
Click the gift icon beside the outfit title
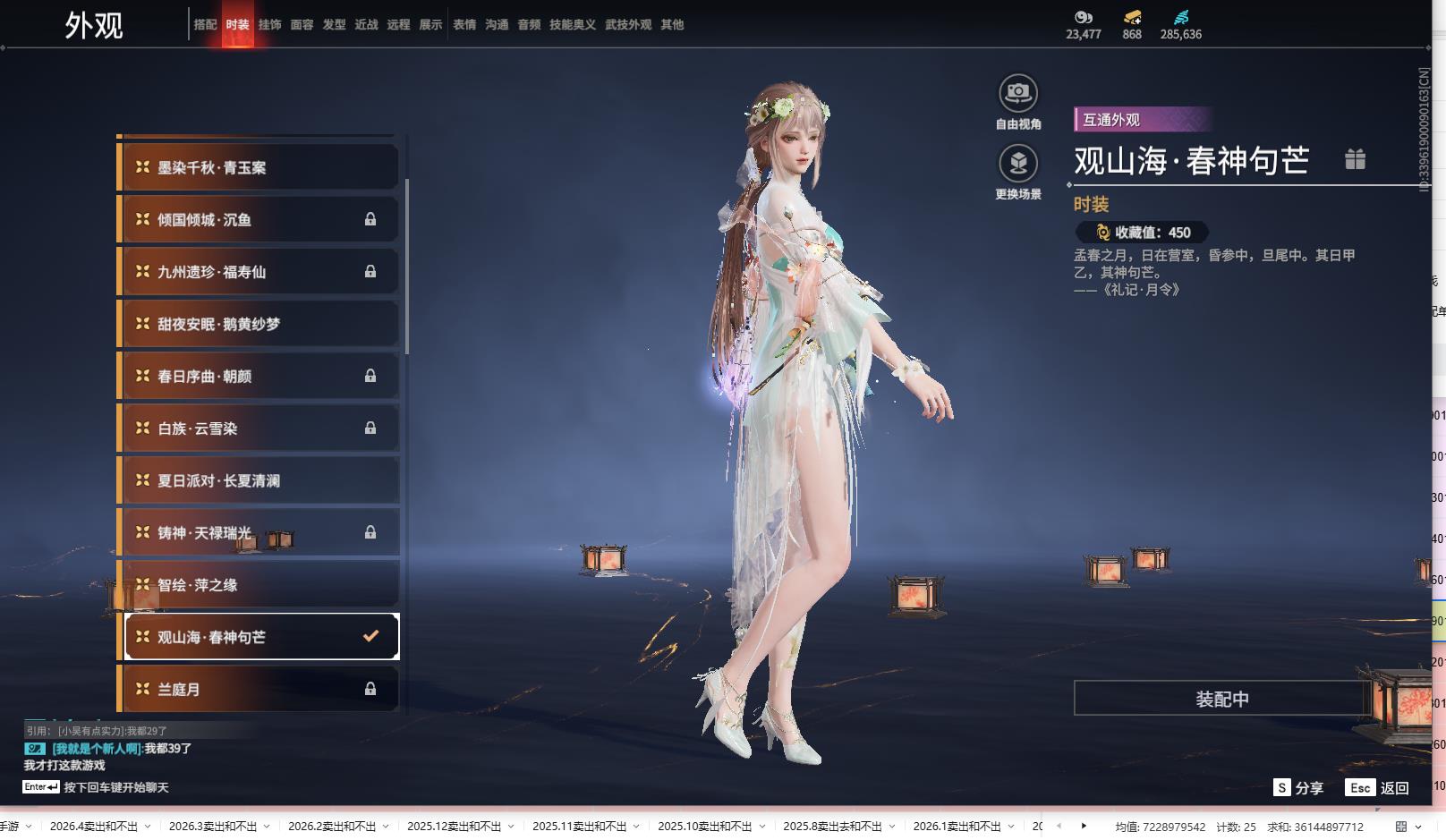1355,159
